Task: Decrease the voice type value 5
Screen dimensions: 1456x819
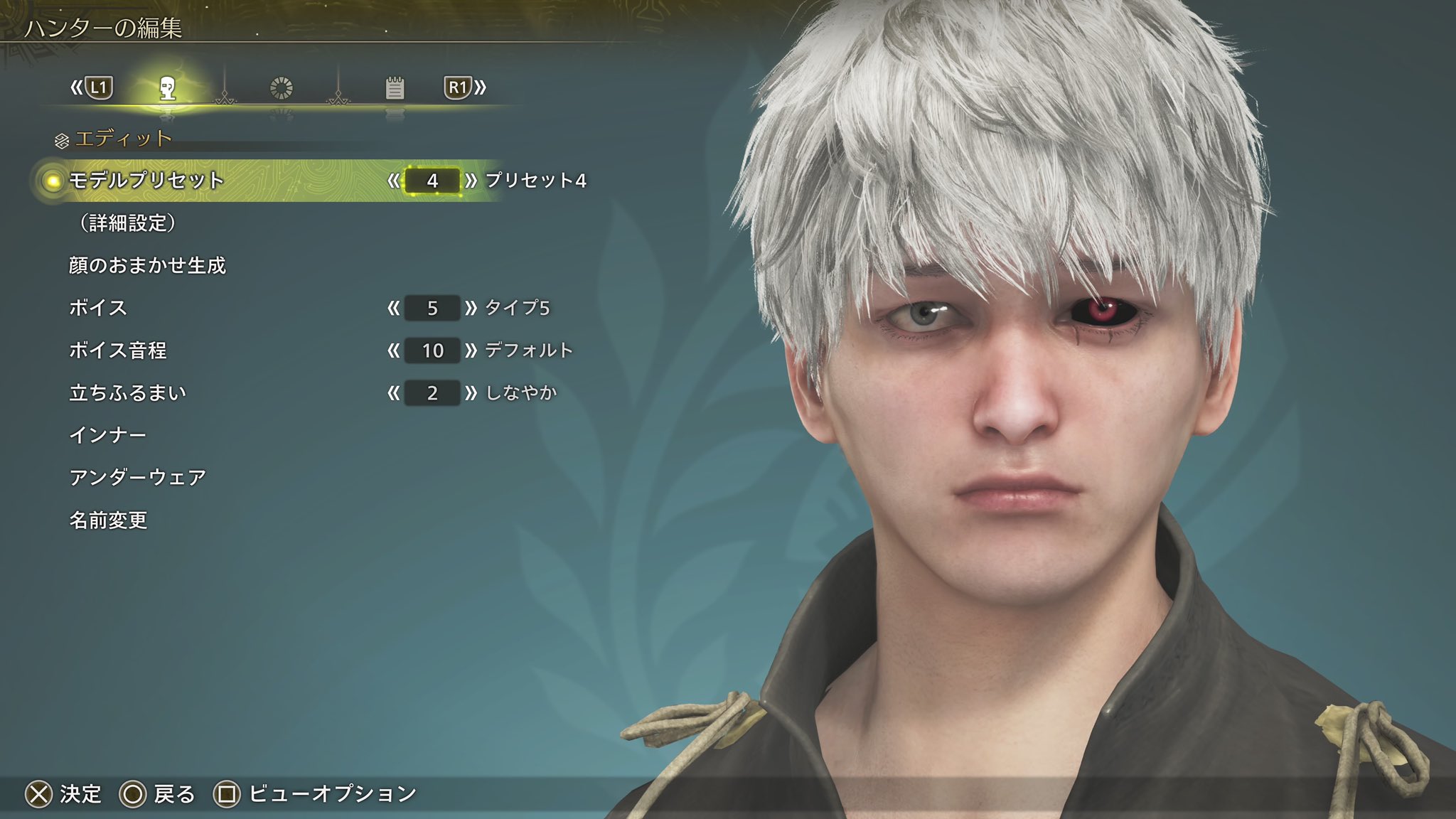Action: click(393, 308)
